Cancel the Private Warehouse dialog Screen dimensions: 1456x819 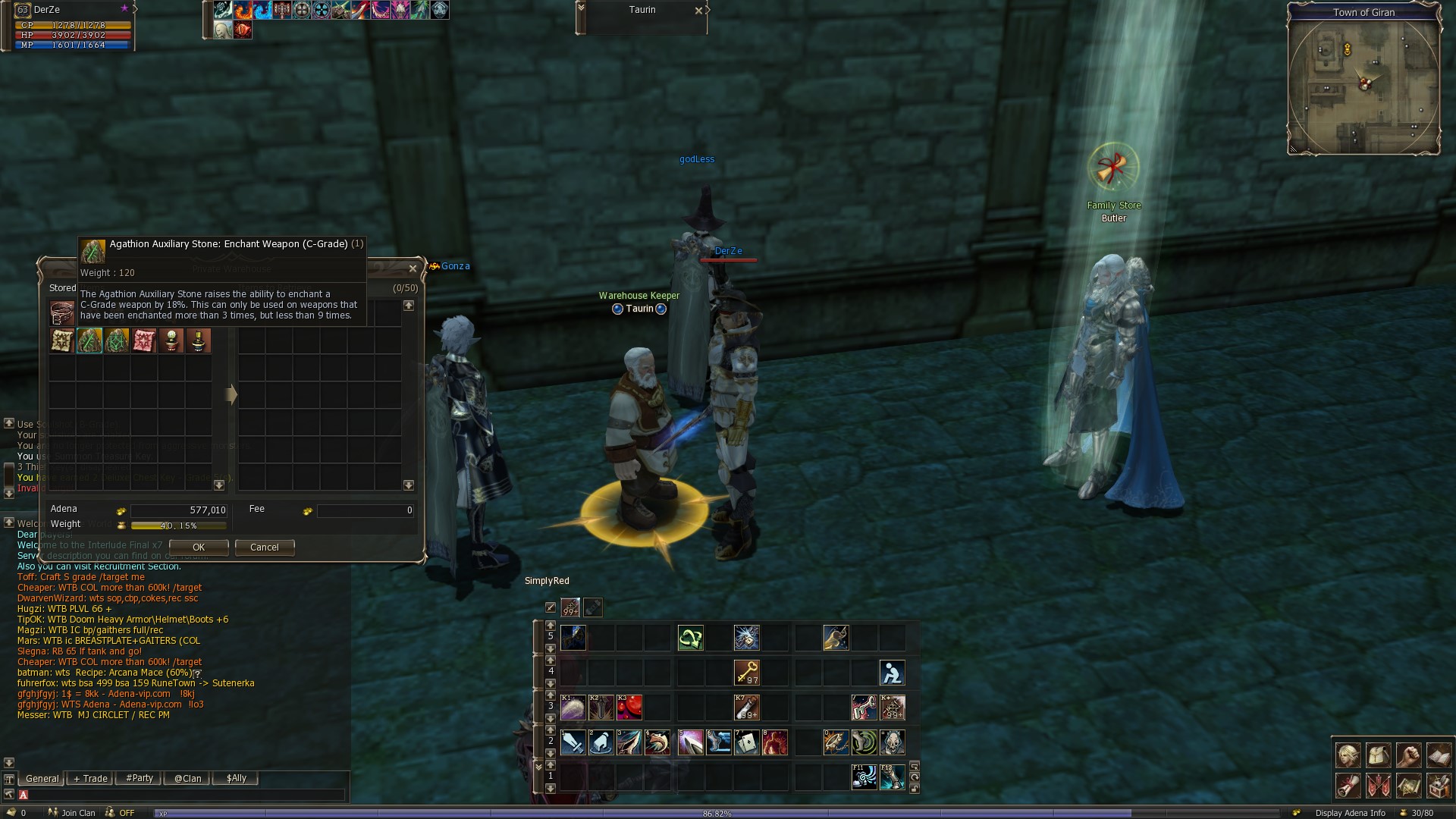(265, 548)
